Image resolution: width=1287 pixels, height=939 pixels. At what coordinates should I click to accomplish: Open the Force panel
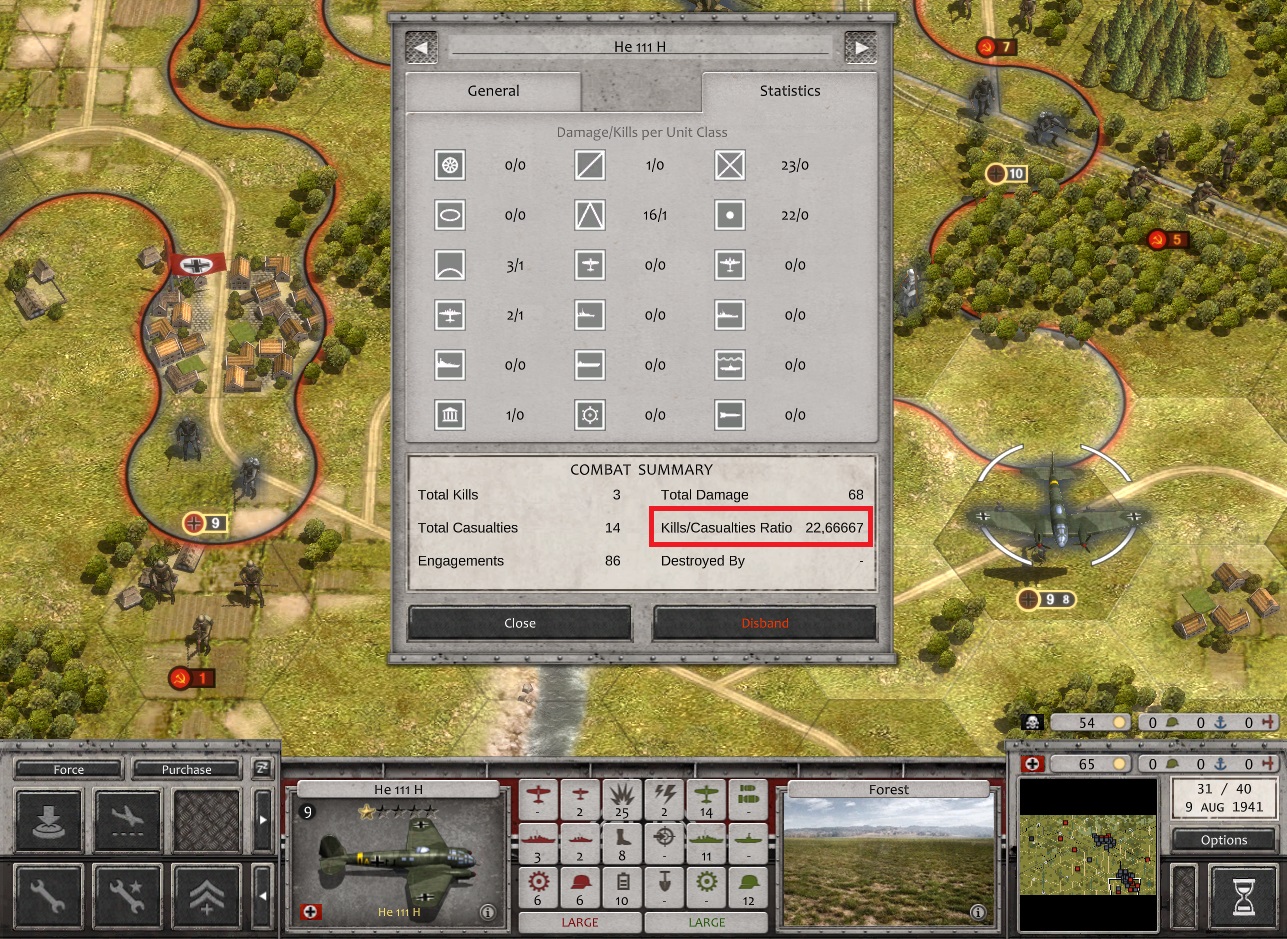click(x=69, y=769)
